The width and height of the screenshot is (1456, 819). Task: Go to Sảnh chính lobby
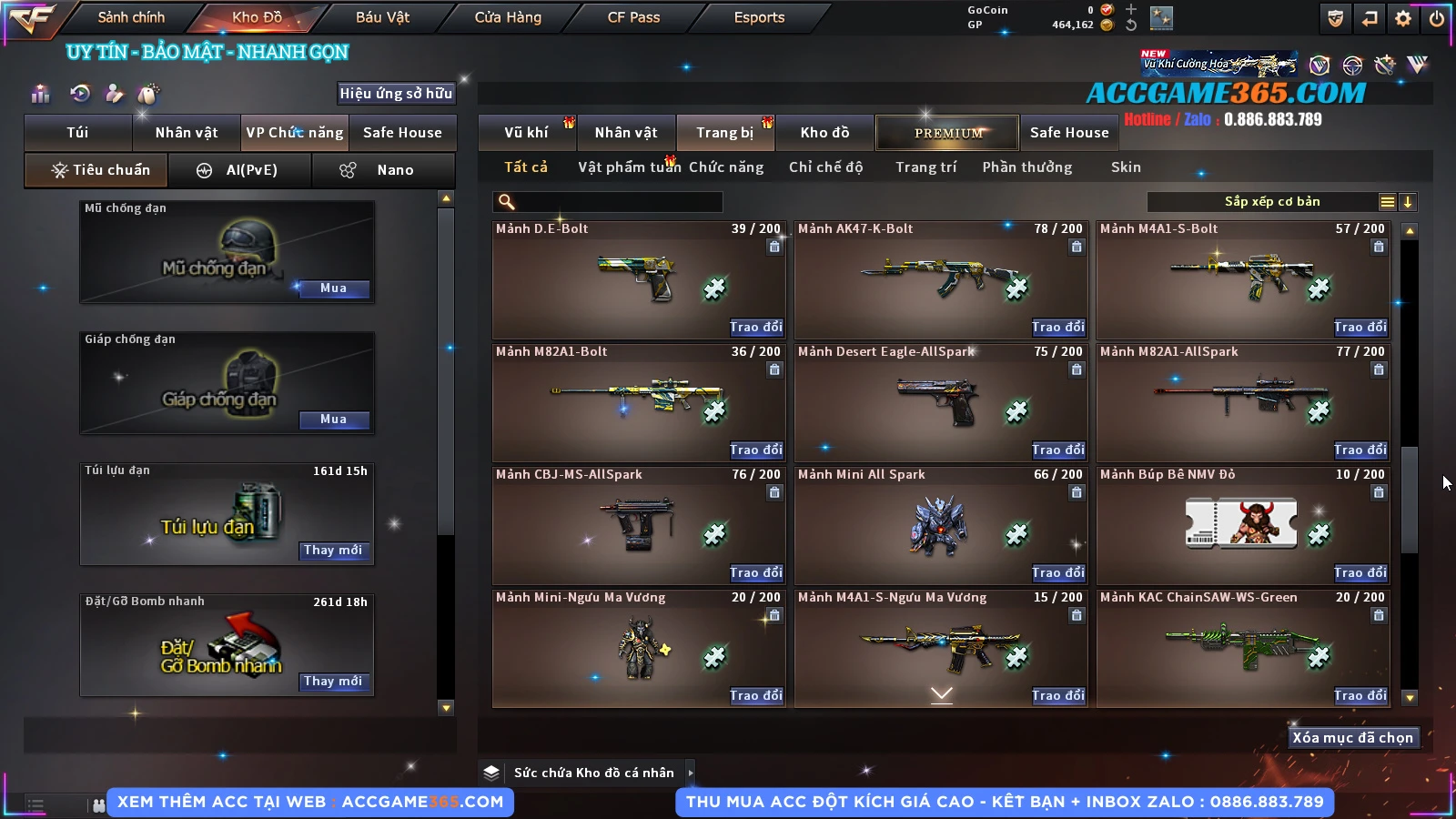(131, 17)
